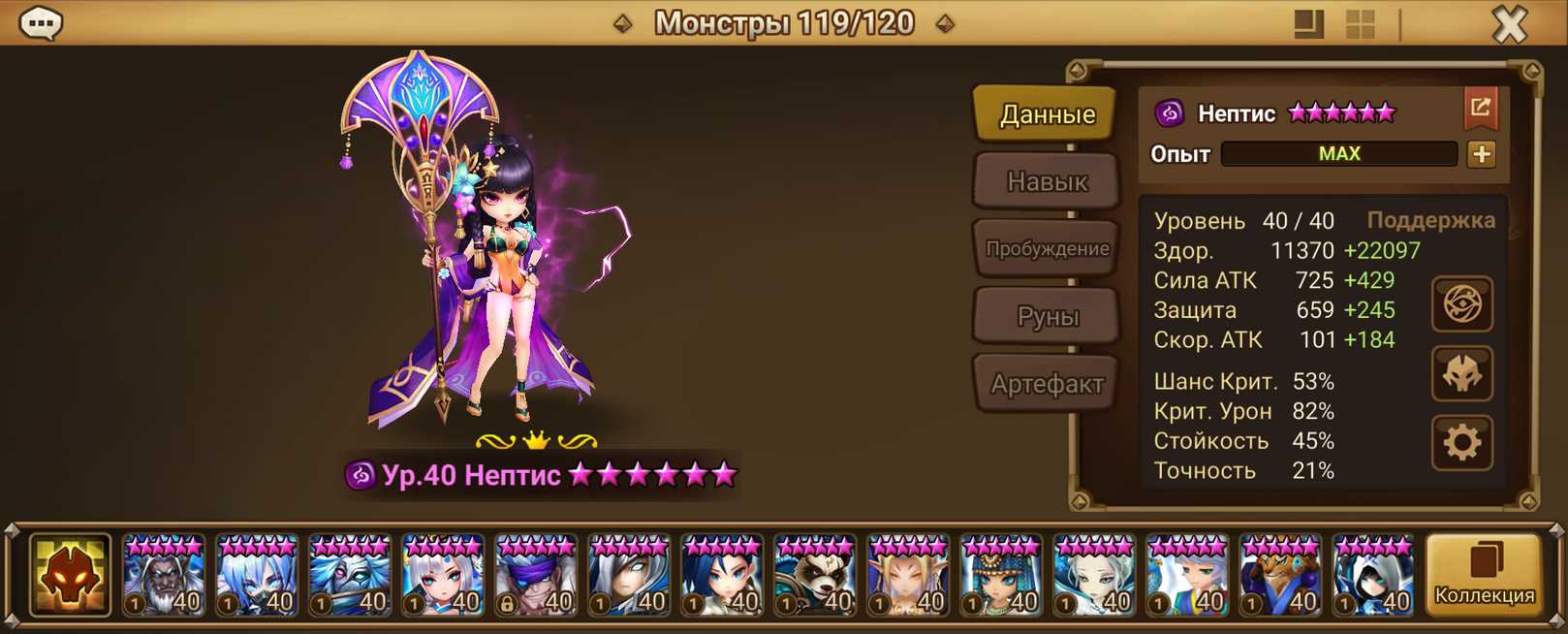The height and width of the screenshot is (634, 1568).
Task: Select the lion beast monster thumbnail
Action: pos(1280,576)
